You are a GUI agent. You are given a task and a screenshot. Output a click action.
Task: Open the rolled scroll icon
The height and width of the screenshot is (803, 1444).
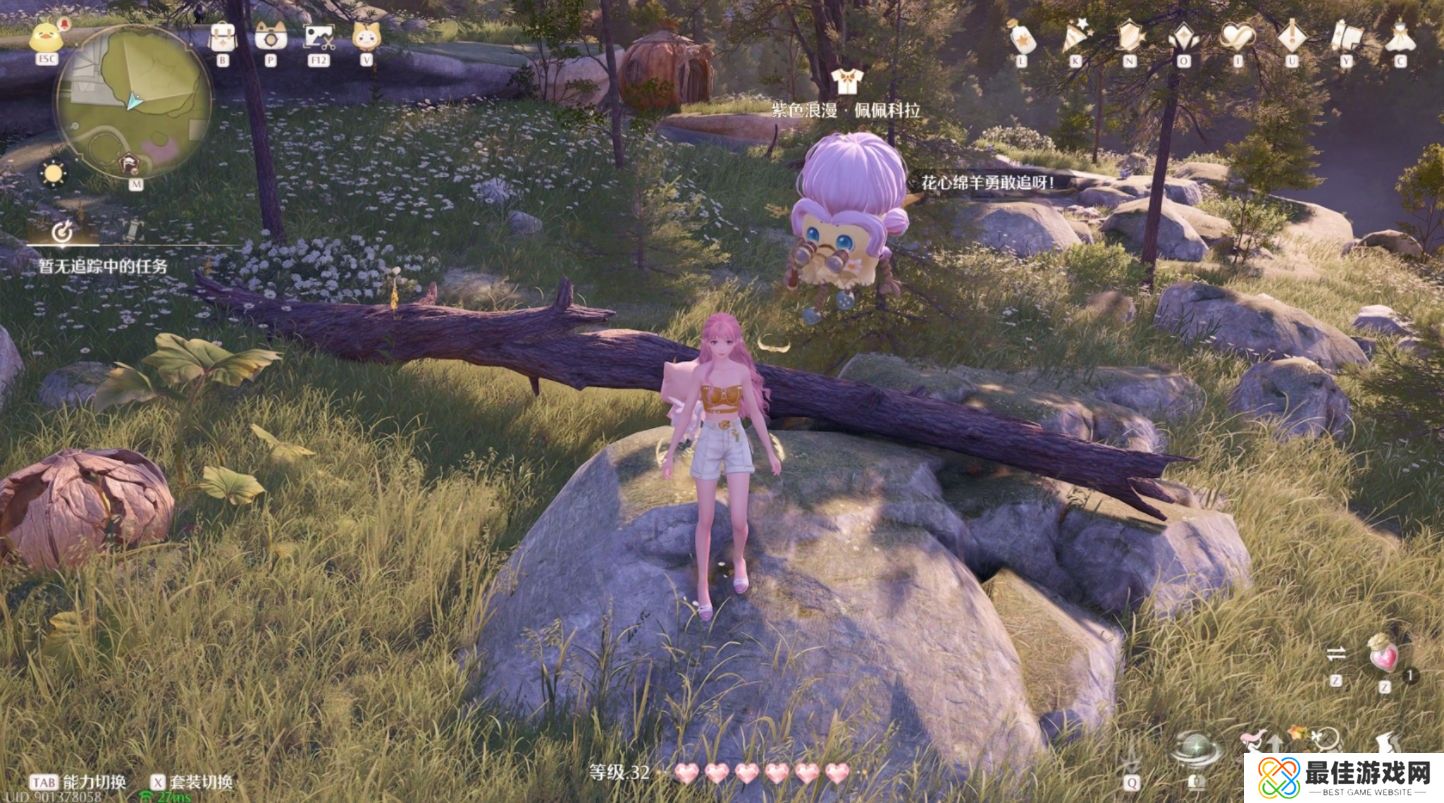1346,37
